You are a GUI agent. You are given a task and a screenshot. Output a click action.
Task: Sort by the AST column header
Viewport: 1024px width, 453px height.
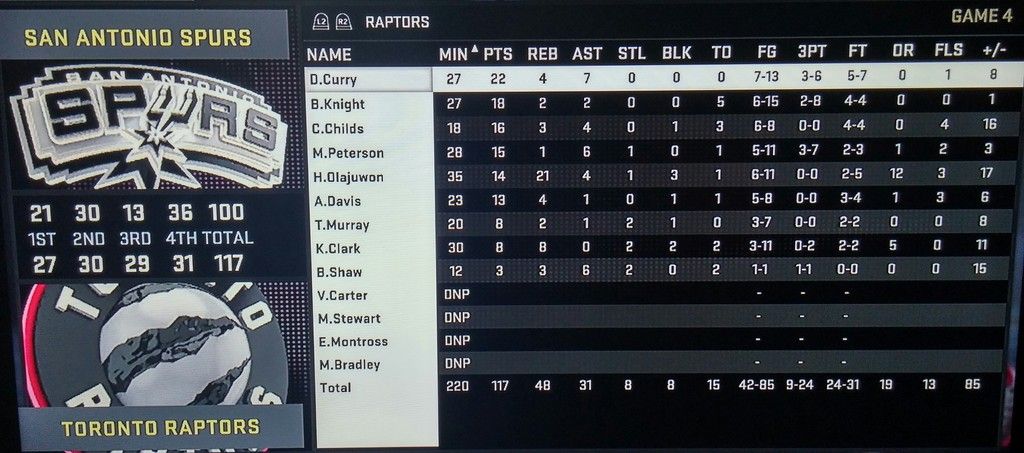587,54
